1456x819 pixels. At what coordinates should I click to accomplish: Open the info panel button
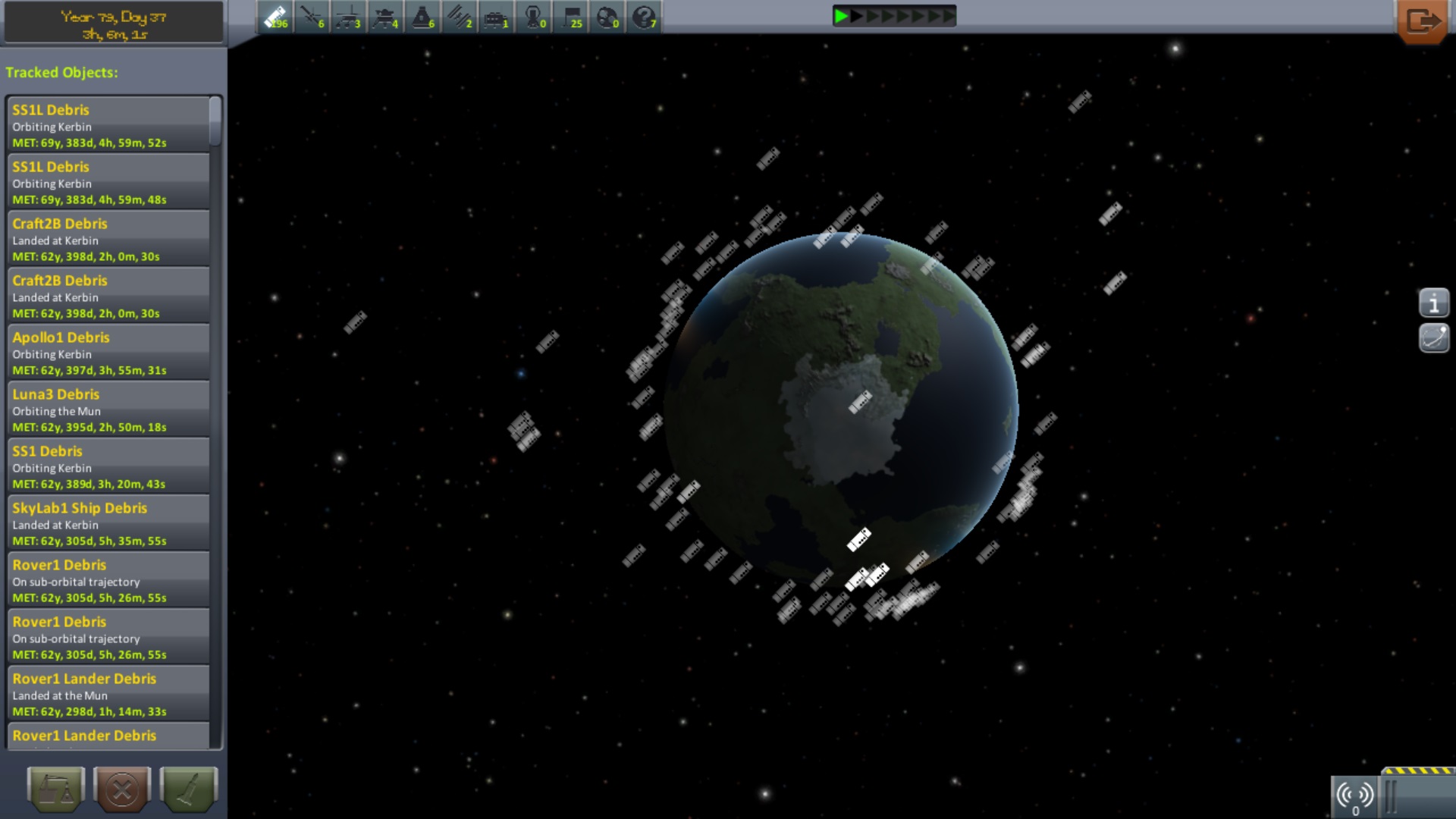pos(1433,303)
